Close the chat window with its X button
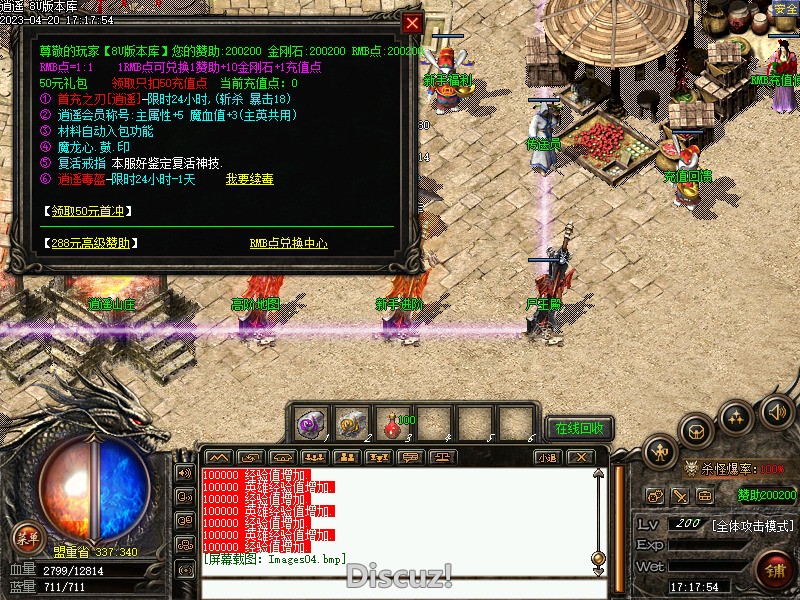The height and width of the screenshot is (600, 800). pyautogui.click(x=580, y=457)
